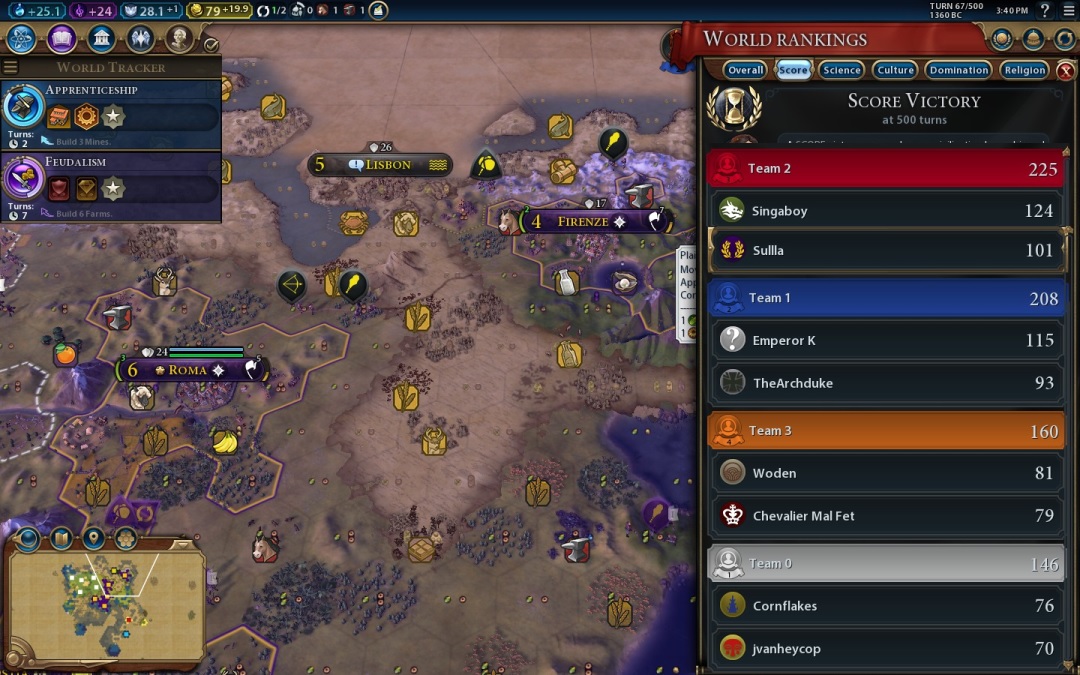Open the Great People portrait icon
The height and width of the screenshot is (675, 1080).
pyautogui.click(x=180, y=39)
